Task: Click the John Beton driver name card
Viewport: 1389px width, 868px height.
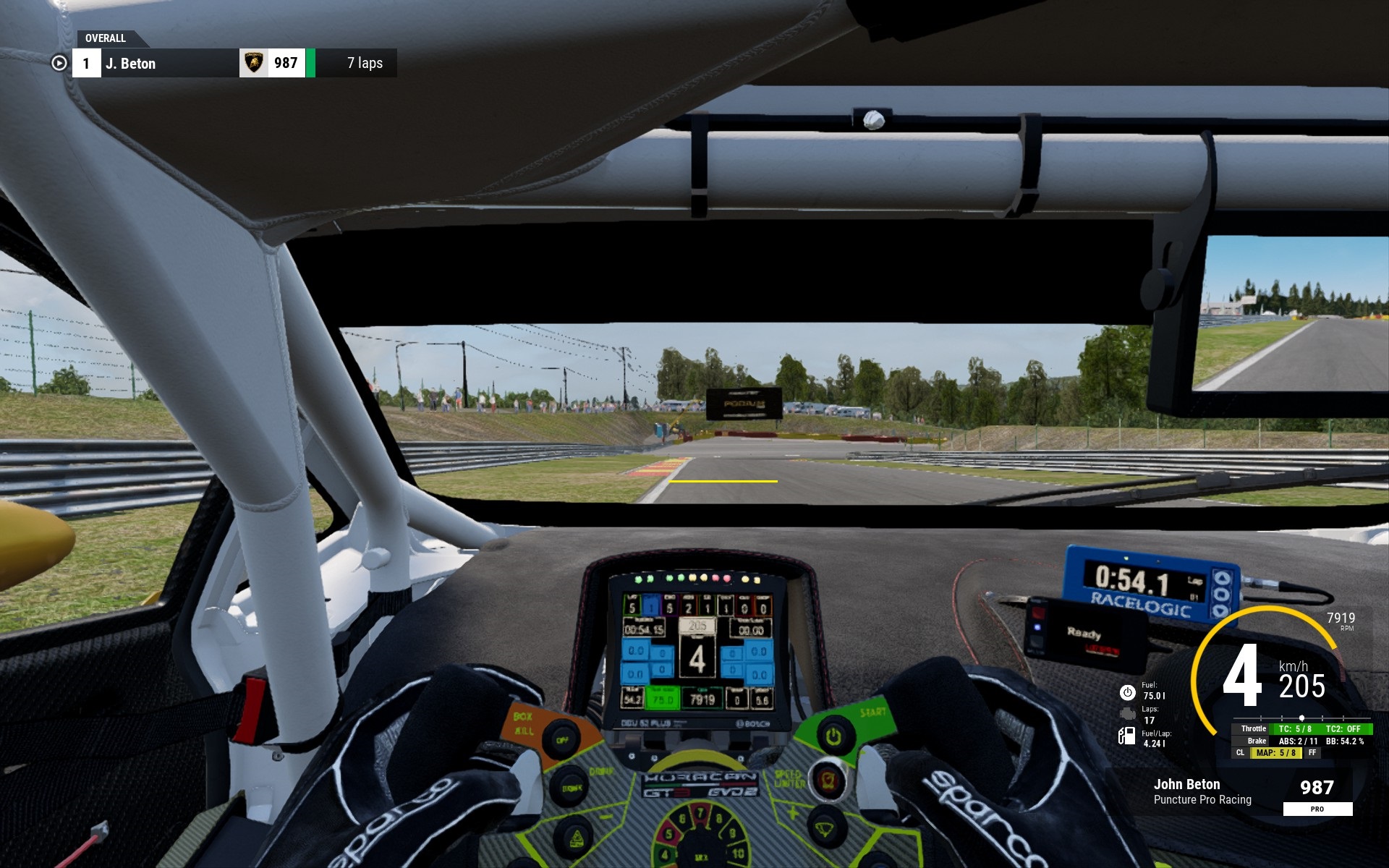Action: pyautogui.click(x=1202, y=791)
